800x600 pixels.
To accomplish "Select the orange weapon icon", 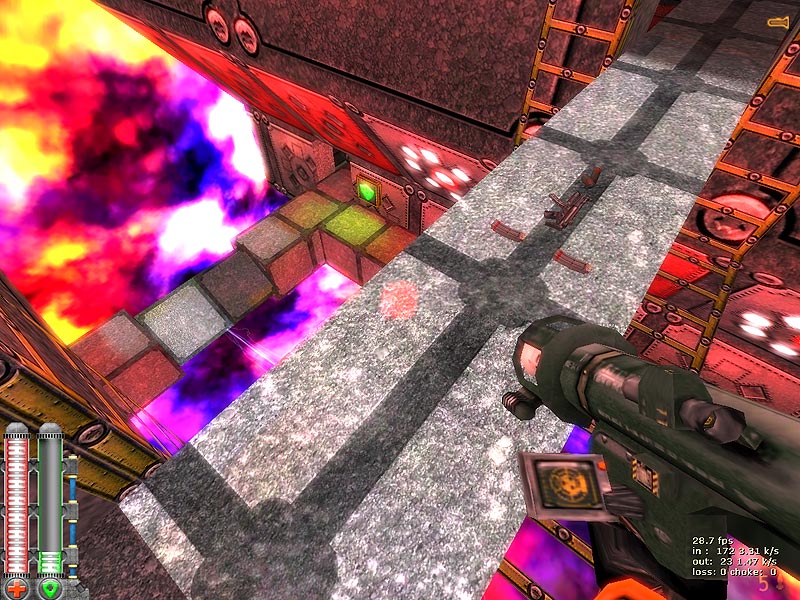I will [x=777, y=21].
